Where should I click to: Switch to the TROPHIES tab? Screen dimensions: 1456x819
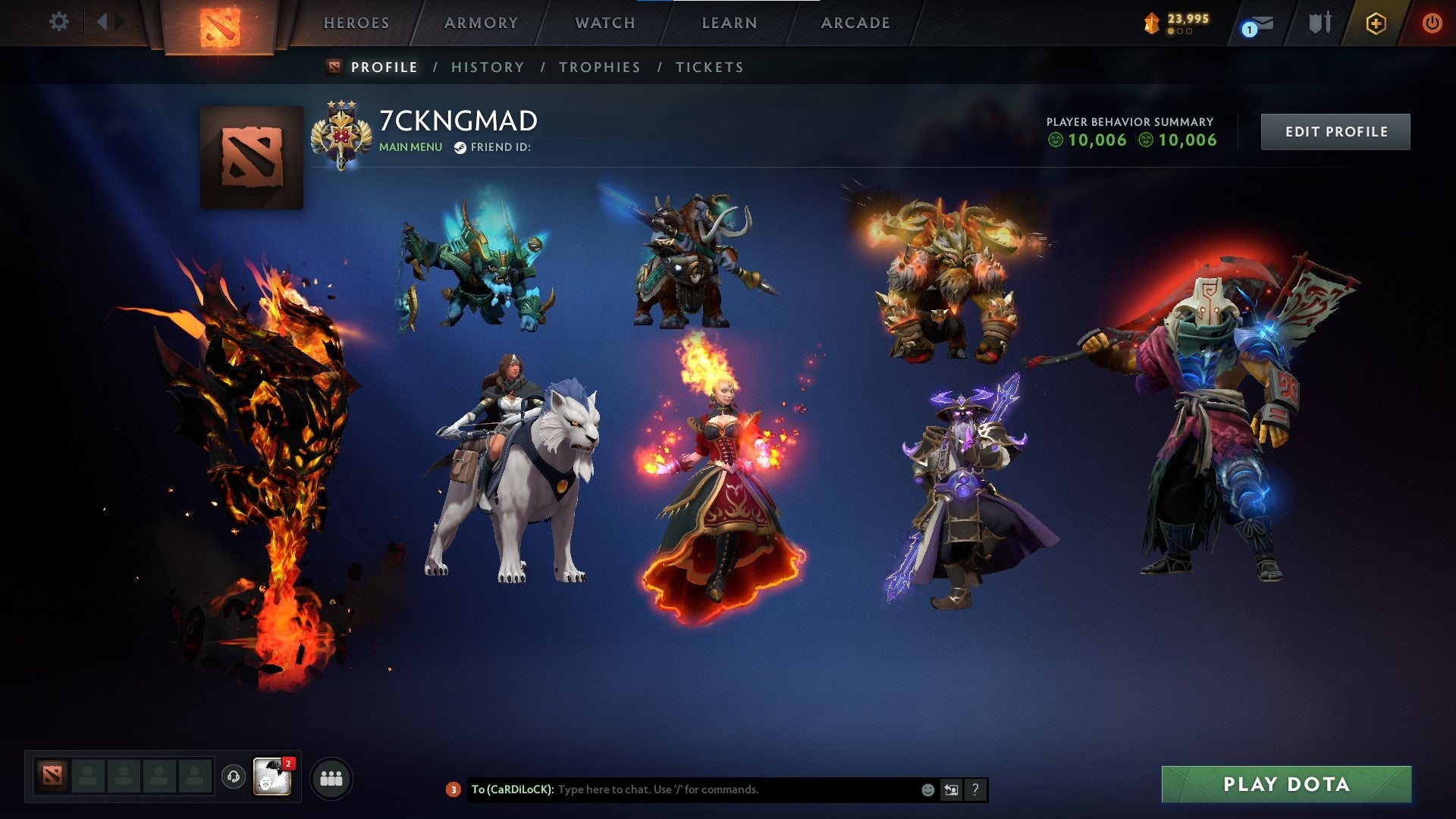click(600, 67)
